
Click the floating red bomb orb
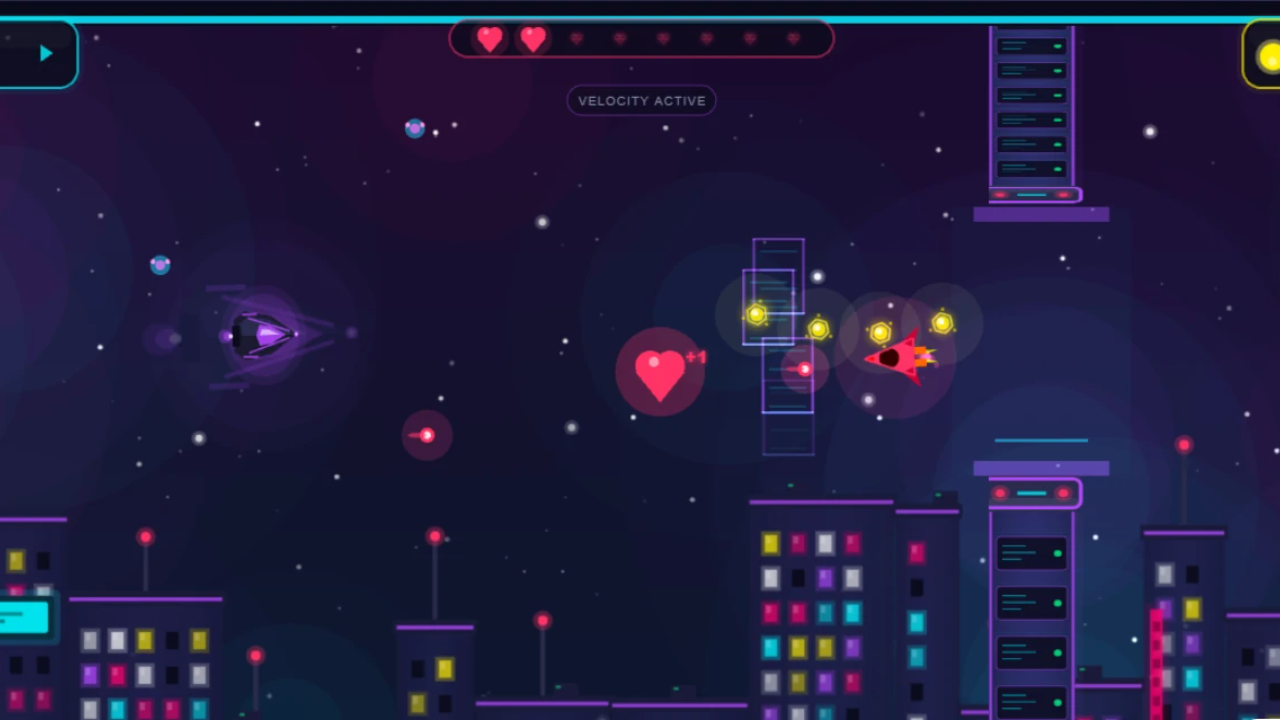426,434
